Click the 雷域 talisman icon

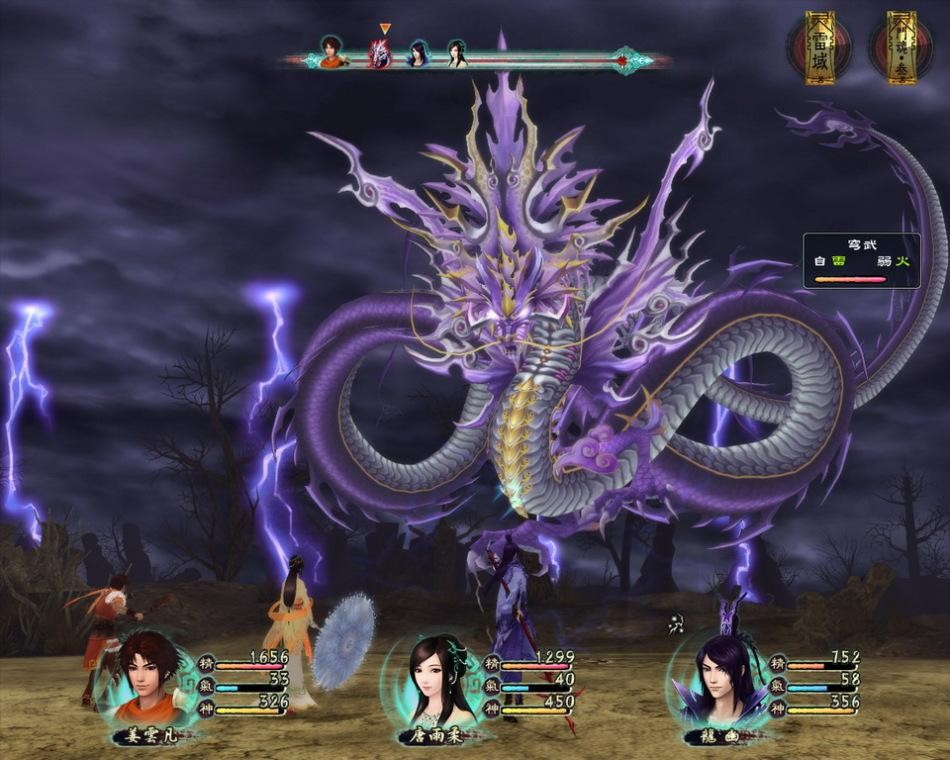(820, 47)
